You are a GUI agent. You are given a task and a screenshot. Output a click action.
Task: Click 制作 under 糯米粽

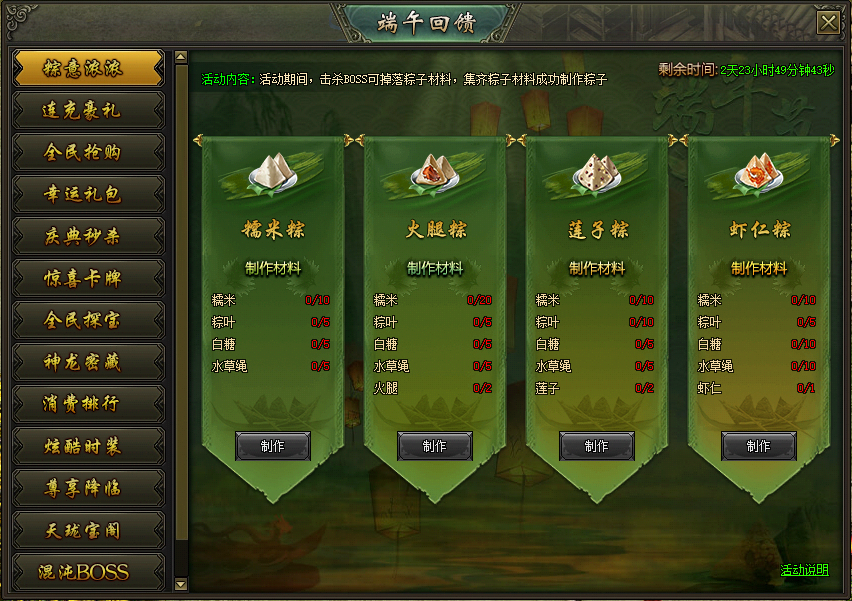tap(273, 446)
